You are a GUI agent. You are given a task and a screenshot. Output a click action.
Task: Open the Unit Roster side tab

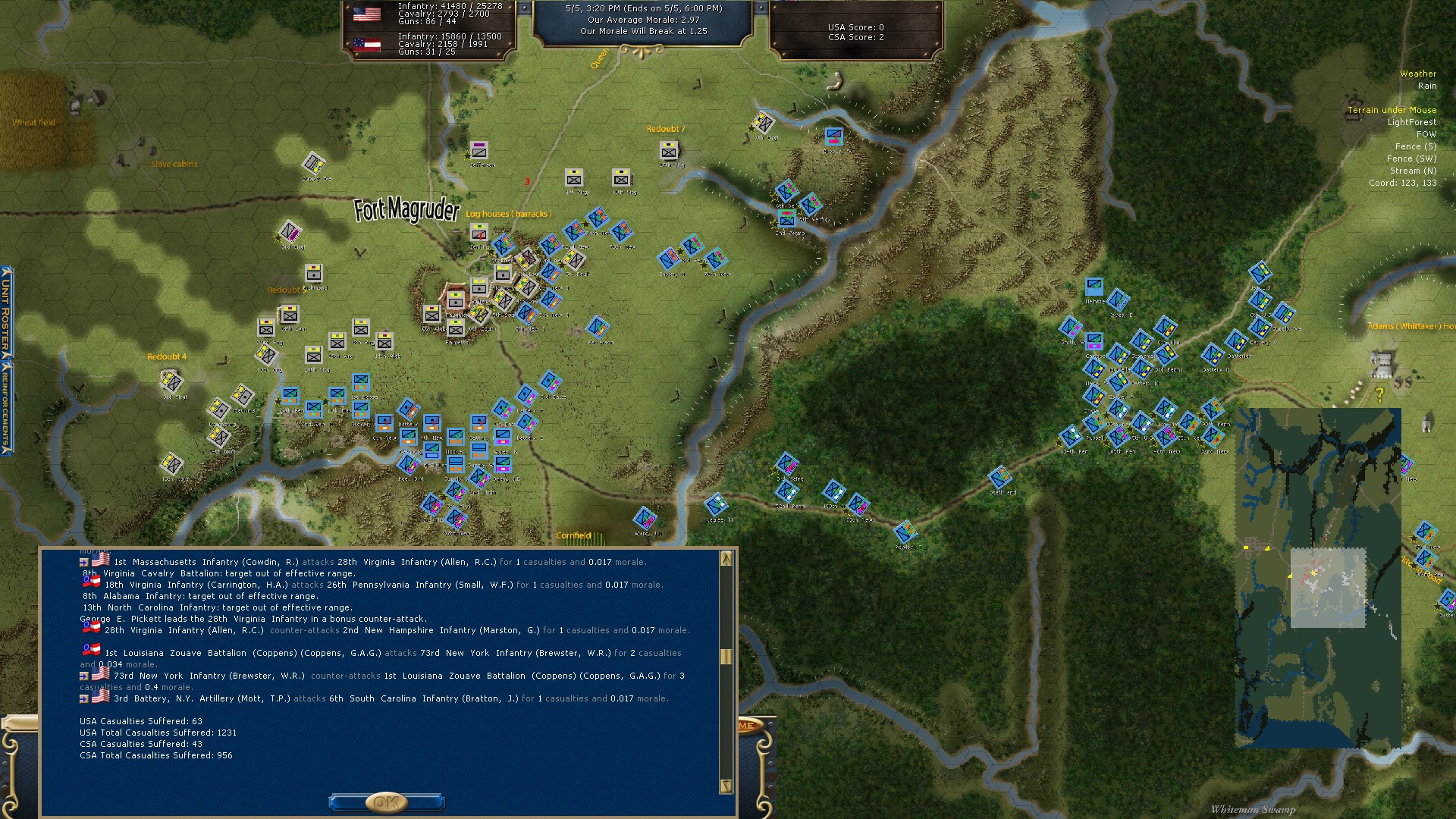6,312
